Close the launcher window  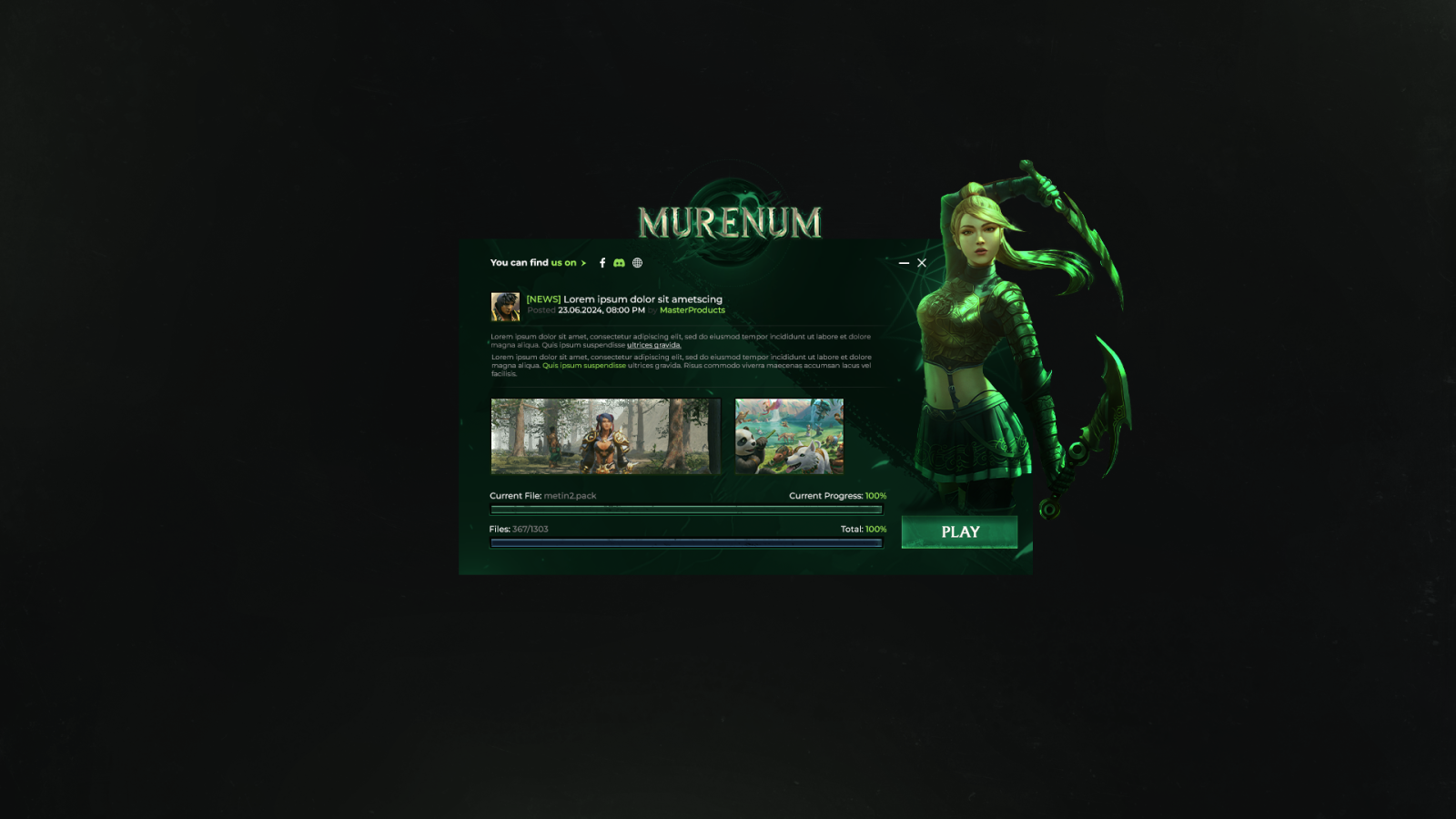coord(922,263)
